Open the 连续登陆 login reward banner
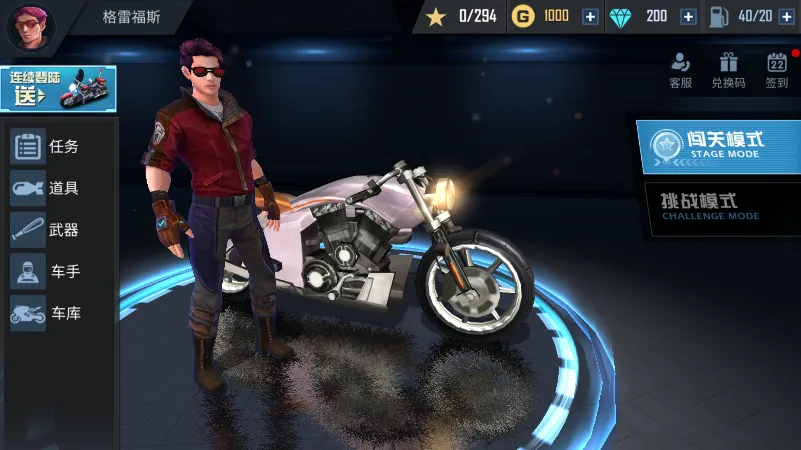Image resolution: width=801 pixels, height=450 pixels. [58, 88]
